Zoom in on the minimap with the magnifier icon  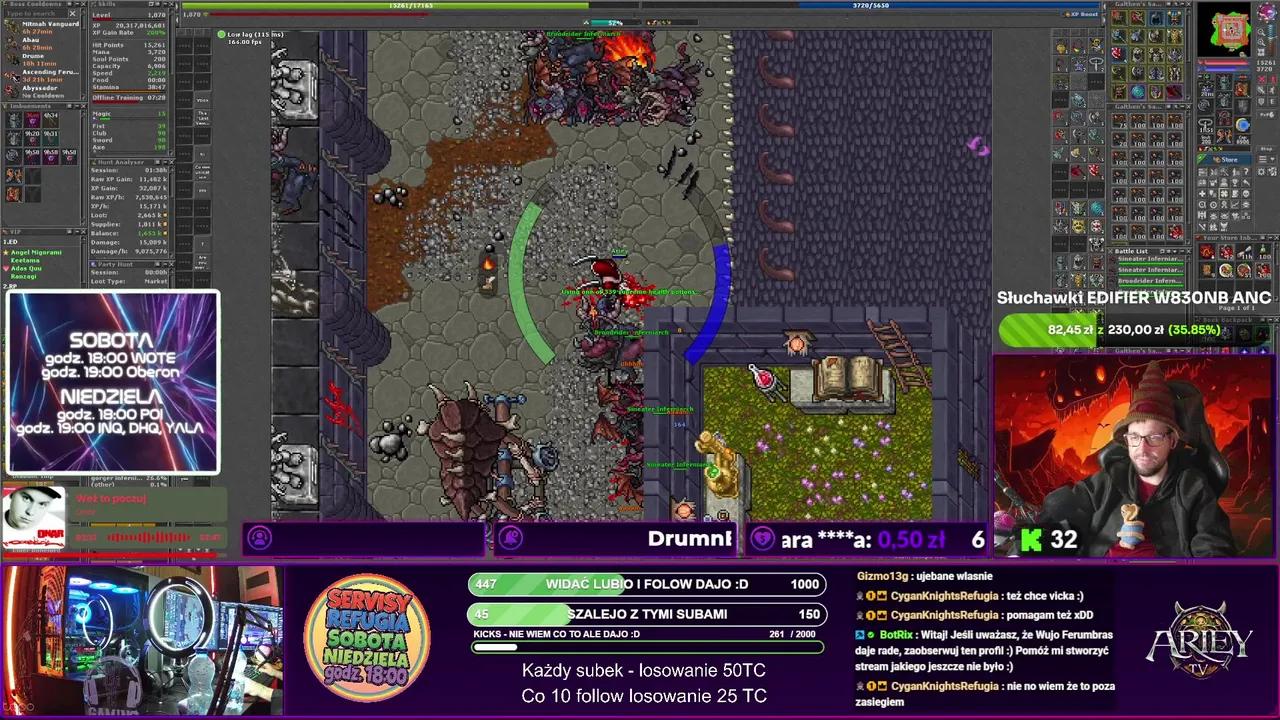click(x=1261, y=32)
